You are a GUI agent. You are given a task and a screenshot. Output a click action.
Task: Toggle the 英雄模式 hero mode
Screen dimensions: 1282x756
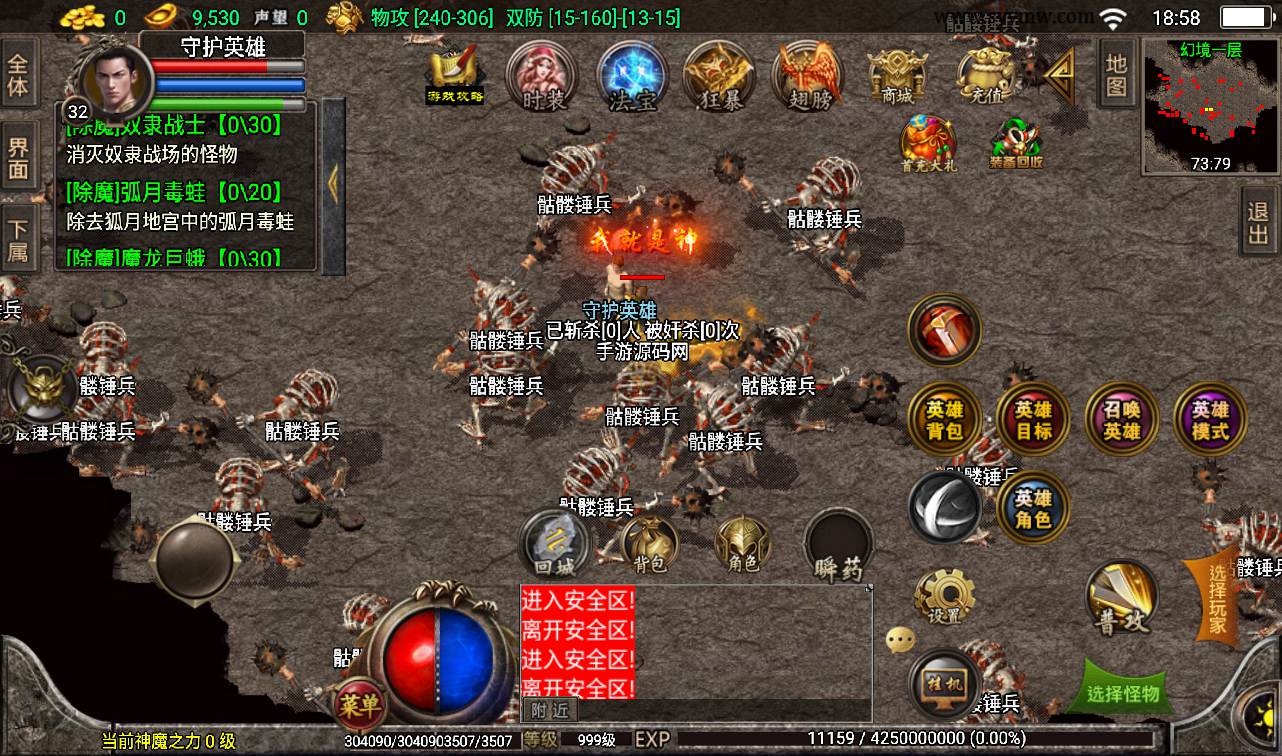pyautogui.click(x=1210, y=421)
